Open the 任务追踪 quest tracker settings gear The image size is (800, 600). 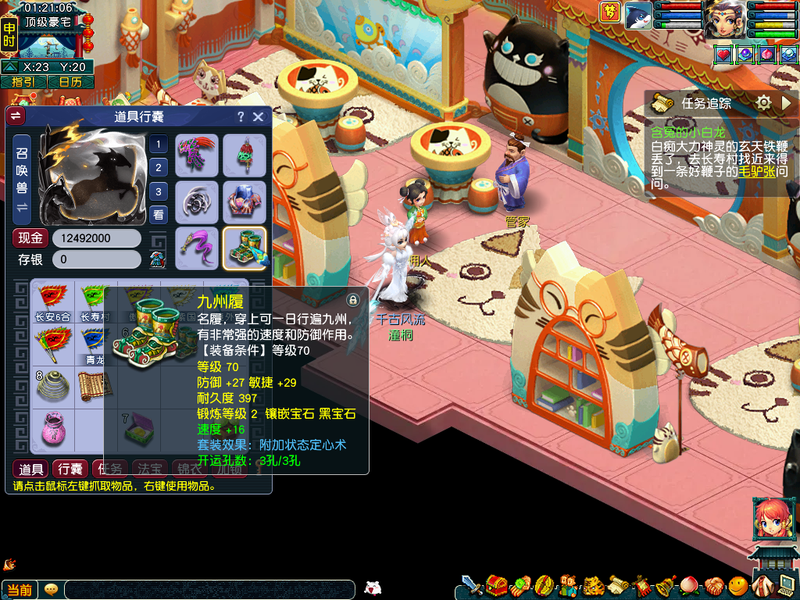click(x=763, y=102)
